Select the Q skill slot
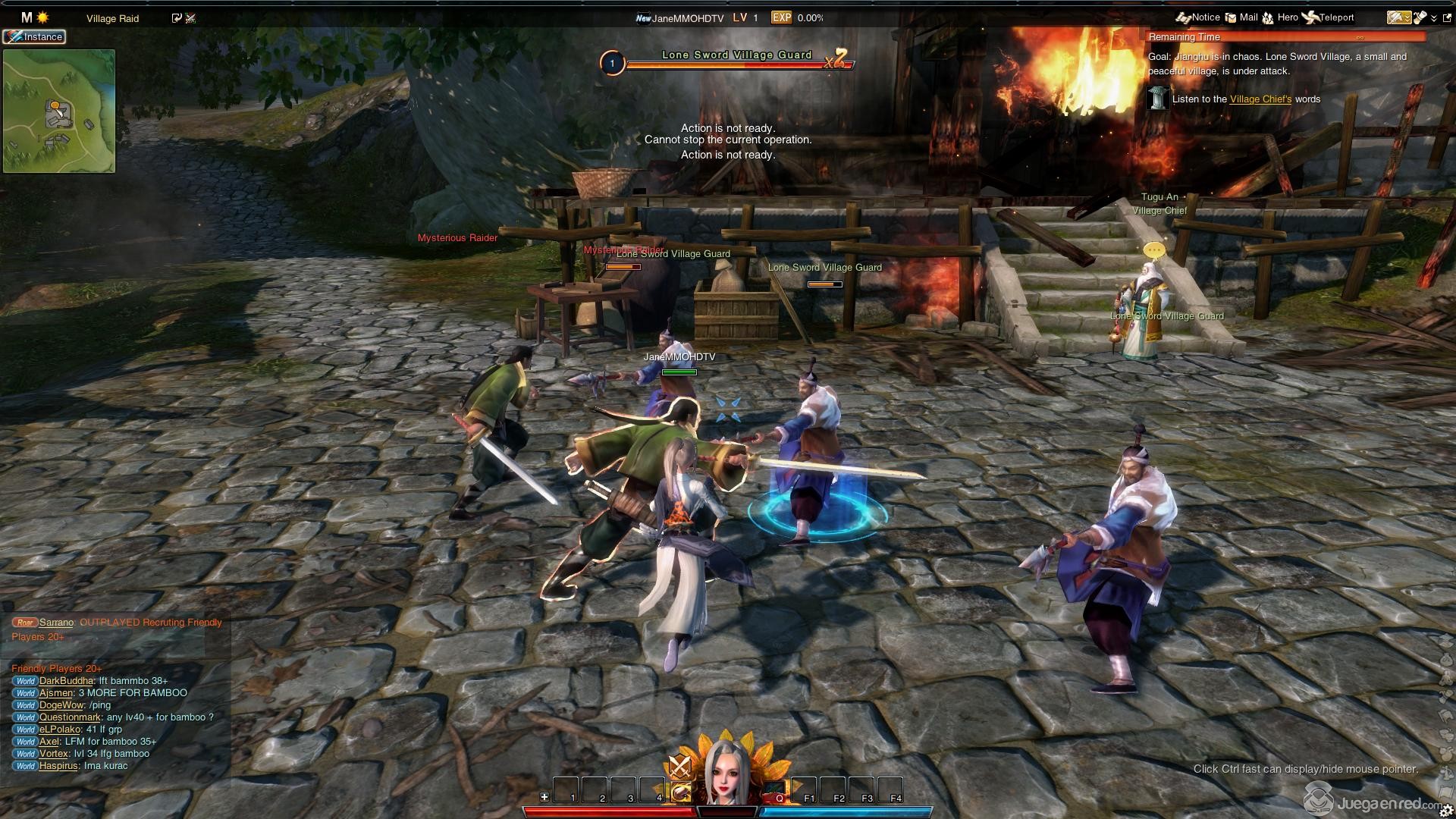Image resolution: width=1456 pixels, height=819 pixels. tap(773, 791)
